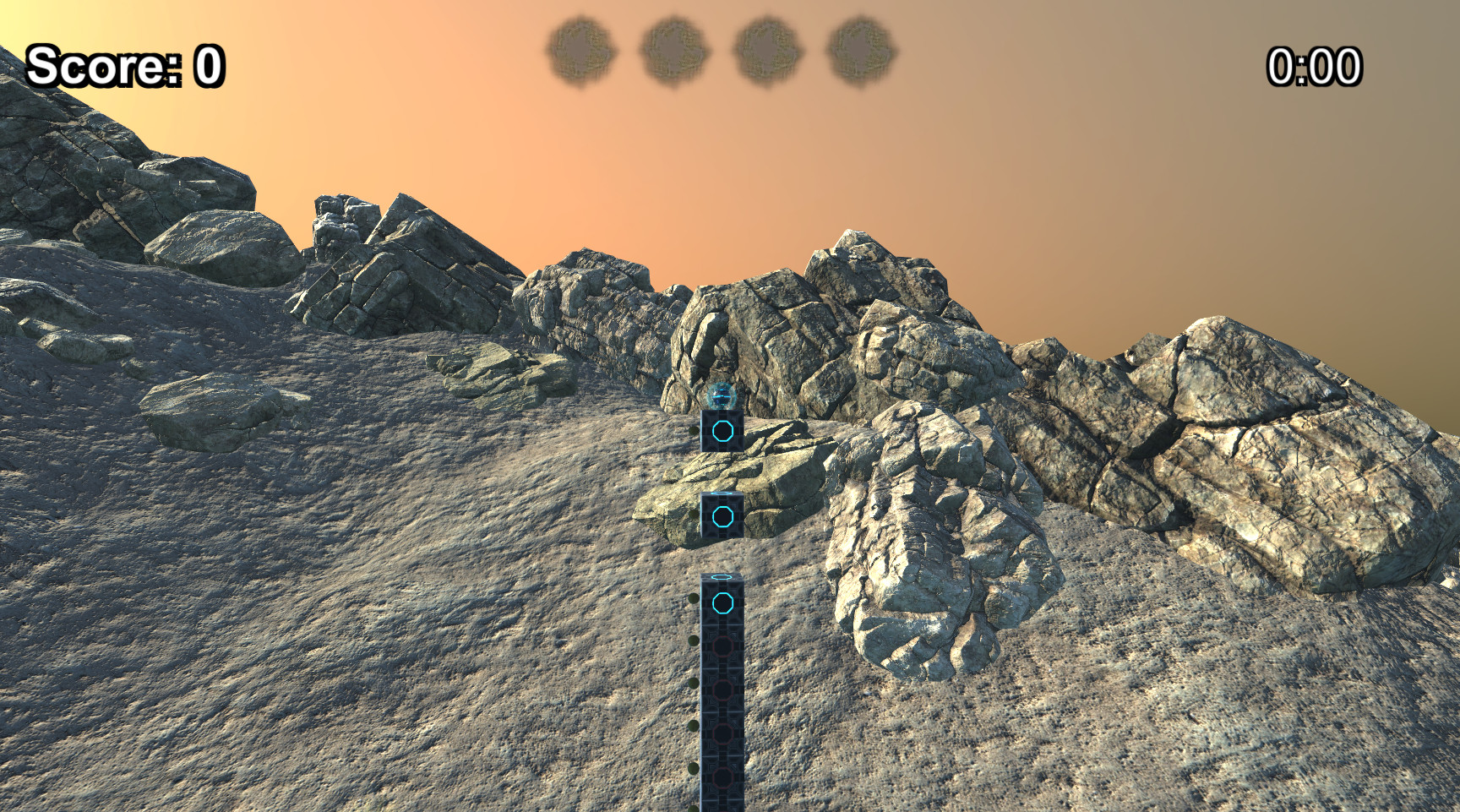Toggle the cyan ring on the top cube face

(x=722, y=433)
